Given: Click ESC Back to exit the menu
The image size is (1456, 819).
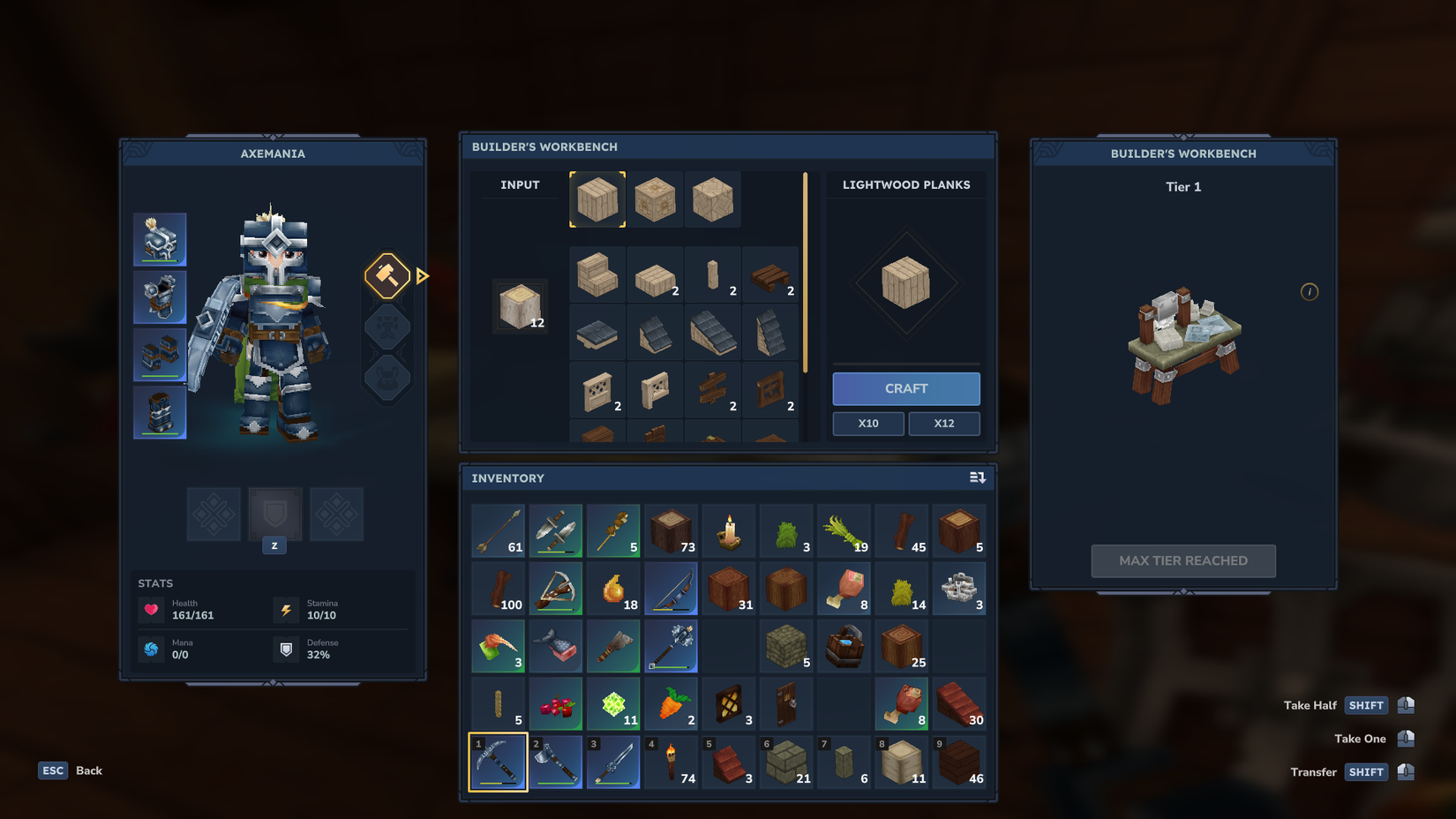Looking at the screenshot, I should pos(69,770).
